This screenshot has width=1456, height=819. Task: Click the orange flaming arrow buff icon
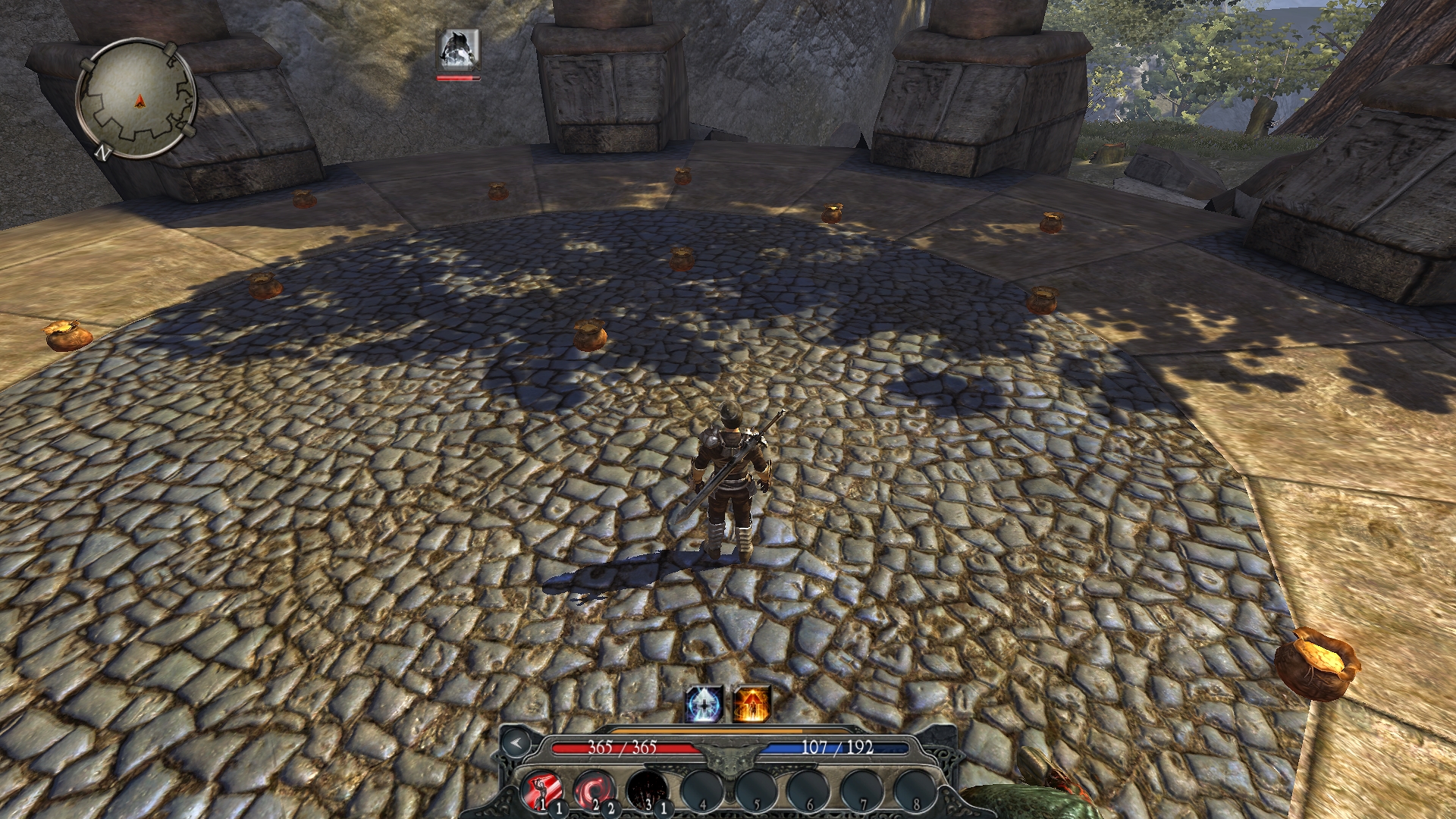click(x=752, y=704)
